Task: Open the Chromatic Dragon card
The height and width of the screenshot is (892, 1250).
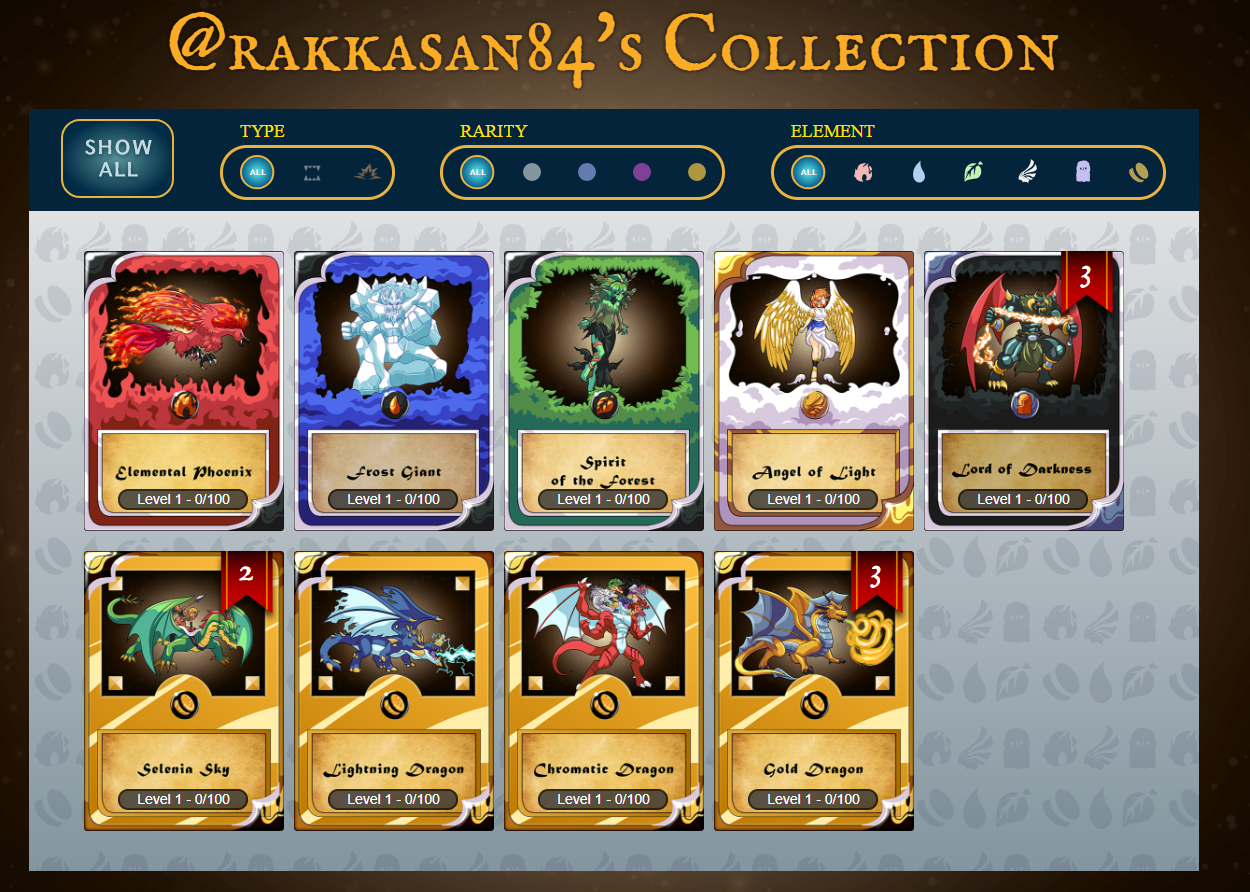Action: click(x=604, y=690)
